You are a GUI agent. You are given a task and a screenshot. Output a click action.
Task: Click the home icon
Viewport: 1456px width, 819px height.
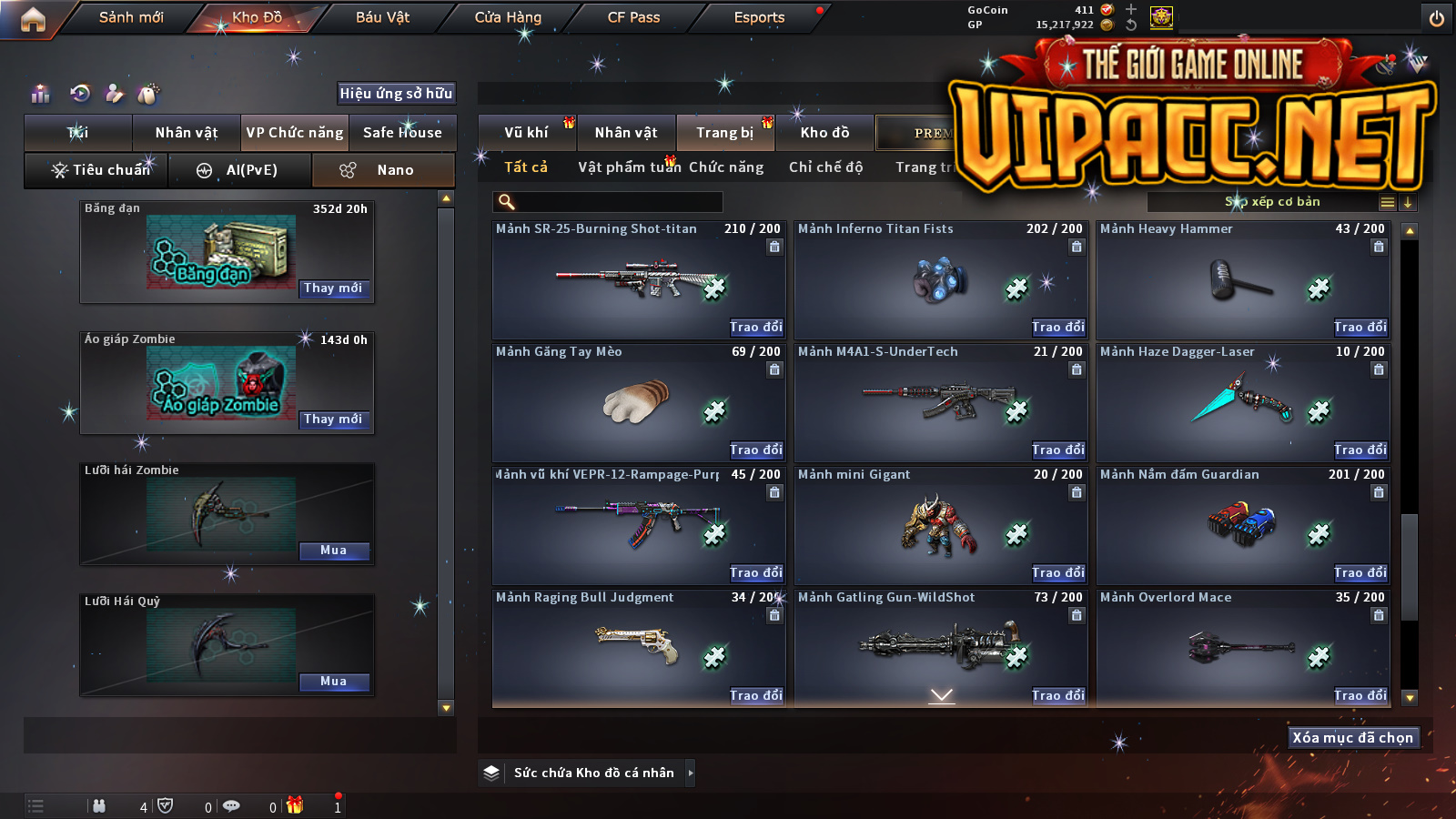33,19
